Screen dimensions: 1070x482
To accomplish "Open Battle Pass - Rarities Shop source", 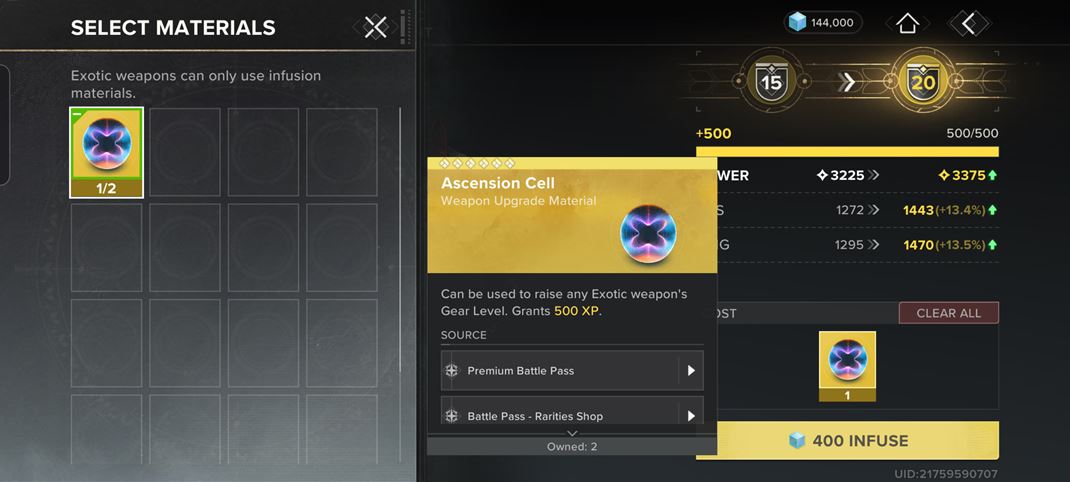I will point(572,415).
